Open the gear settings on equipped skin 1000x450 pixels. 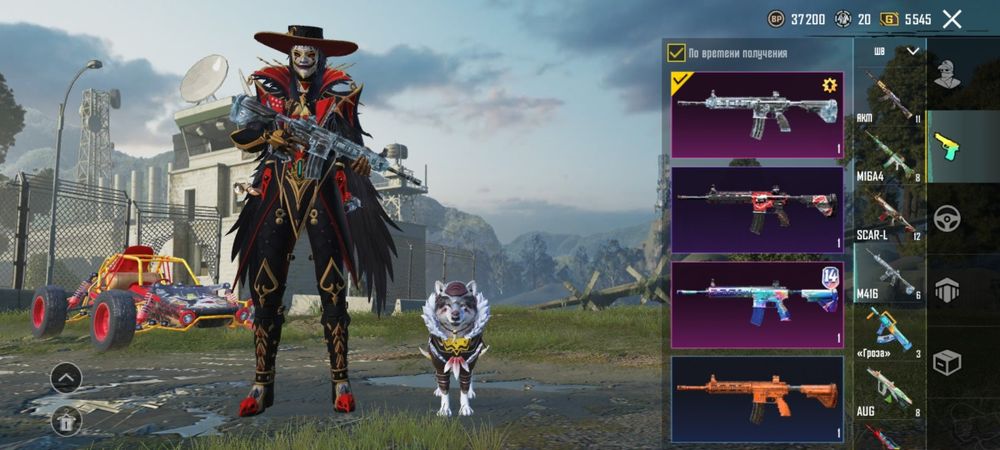(829, 85)
